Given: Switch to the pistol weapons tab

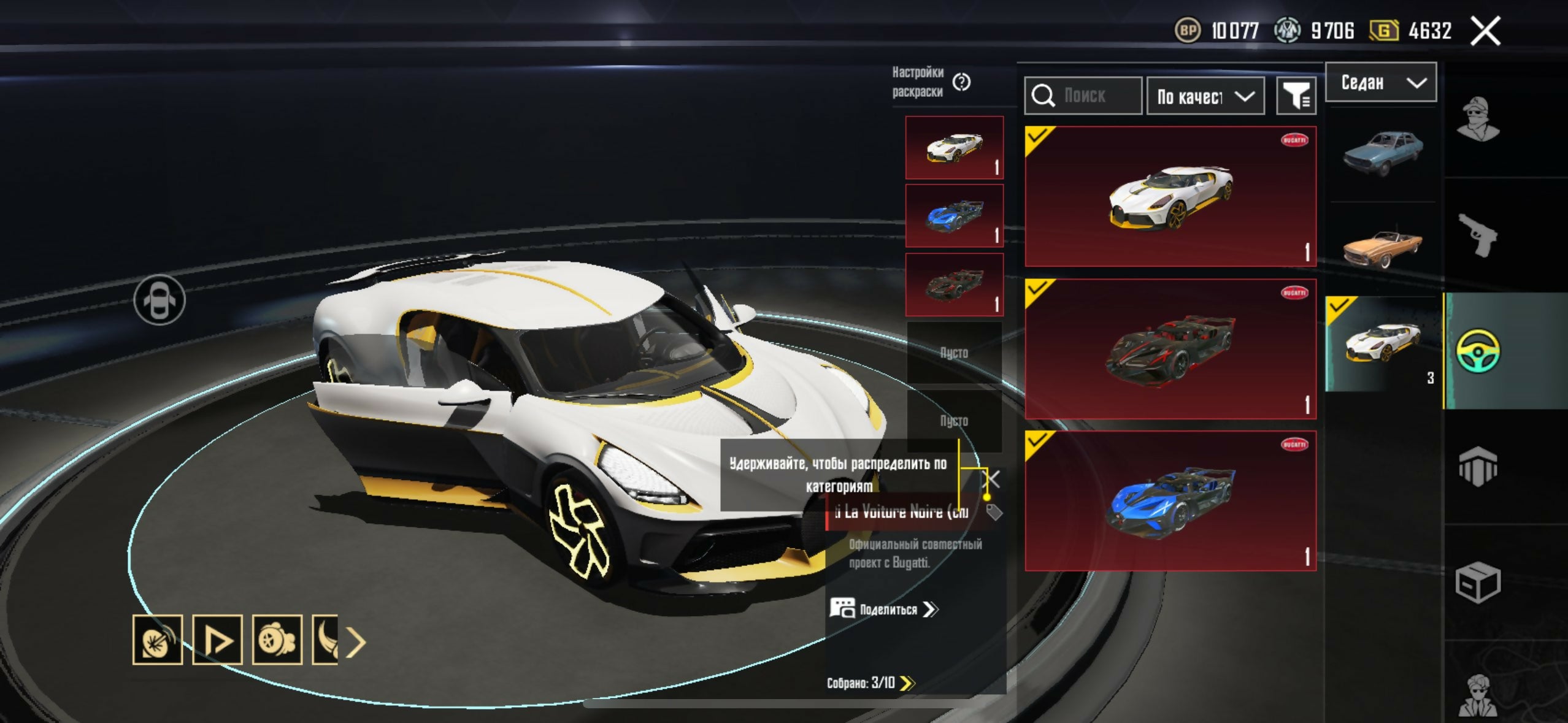Looking at the screenshot, I should (1478, 235).
